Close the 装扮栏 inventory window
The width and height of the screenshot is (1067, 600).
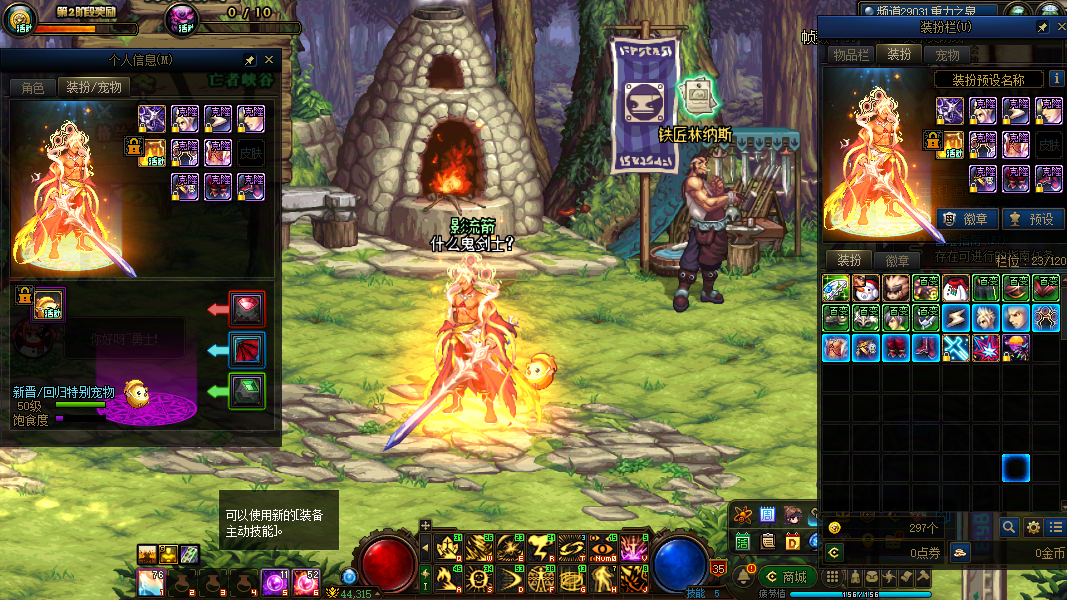click(1062, 27)
